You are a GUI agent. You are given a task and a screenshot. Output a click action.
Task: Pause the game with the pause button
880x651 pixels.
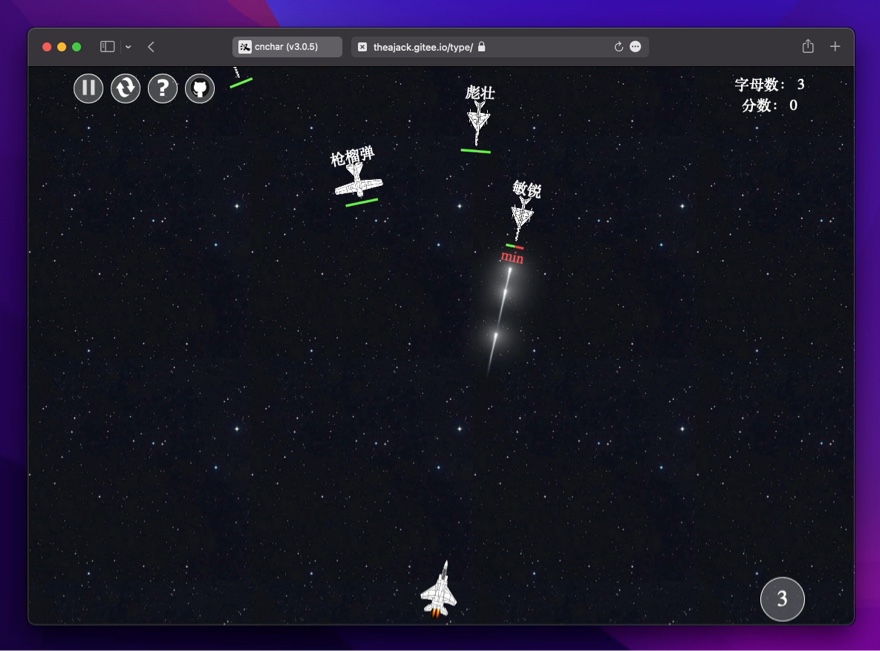[x=88, y=88]
